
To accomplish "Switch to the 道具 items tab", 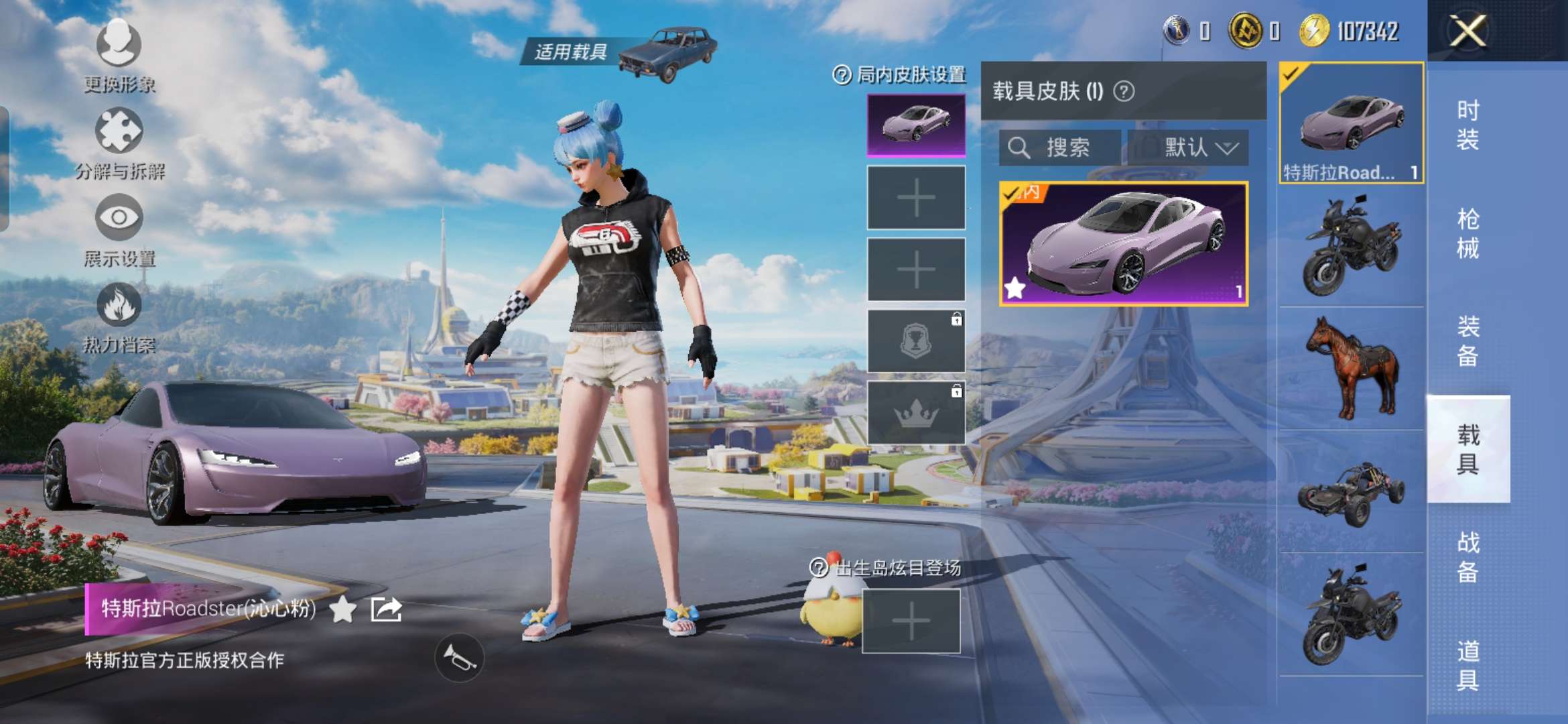I will click(1467, 665).
